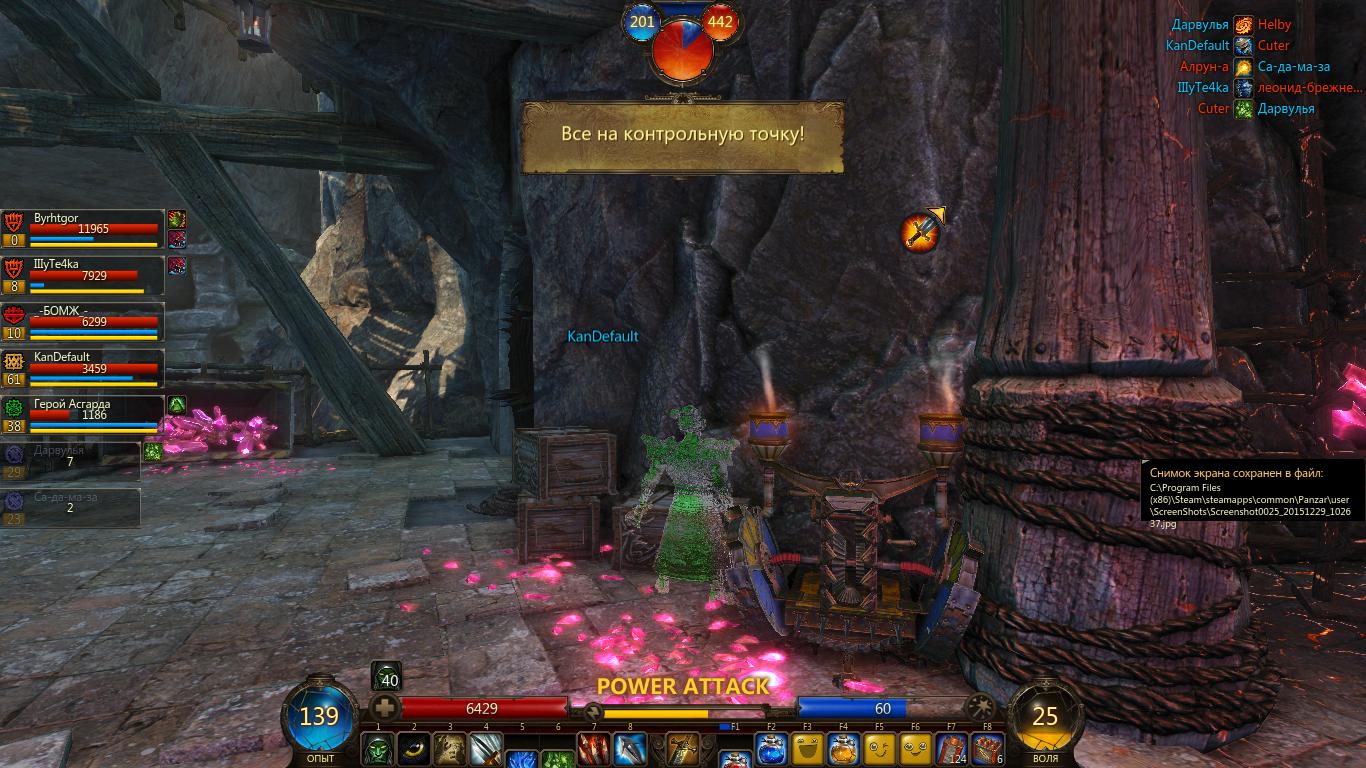
Task: Use the yellow eye ability
Action: (x=414, y=749)
